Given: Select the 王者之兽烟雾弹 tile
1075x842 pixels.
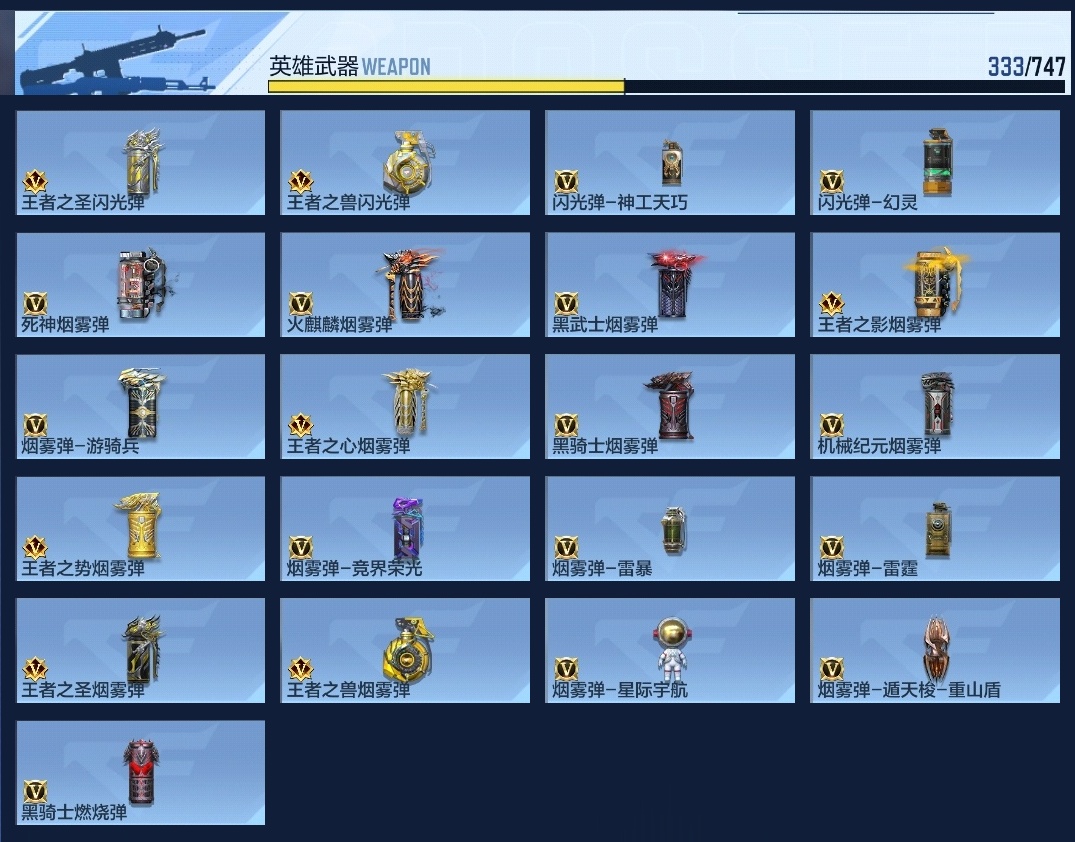Looking at the screenshot, I should (x=405, y=650).
